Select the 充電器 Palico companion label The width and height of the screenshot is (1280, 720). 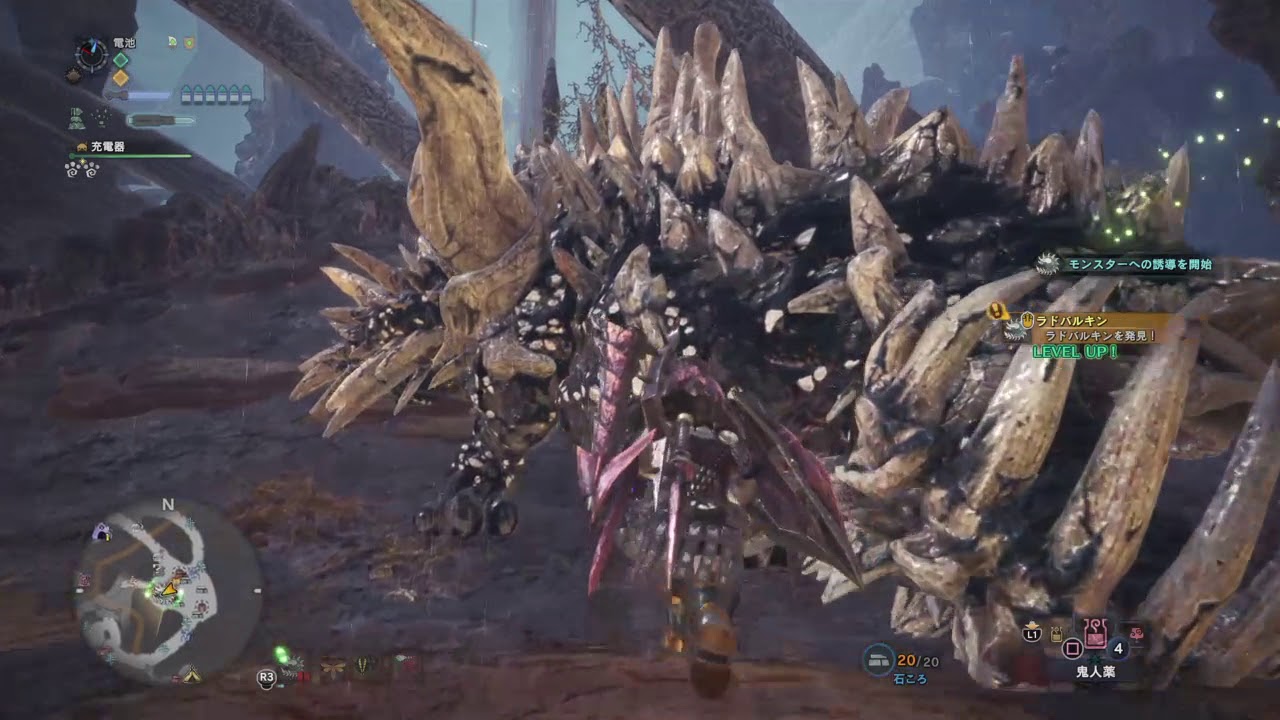point(106,147)
